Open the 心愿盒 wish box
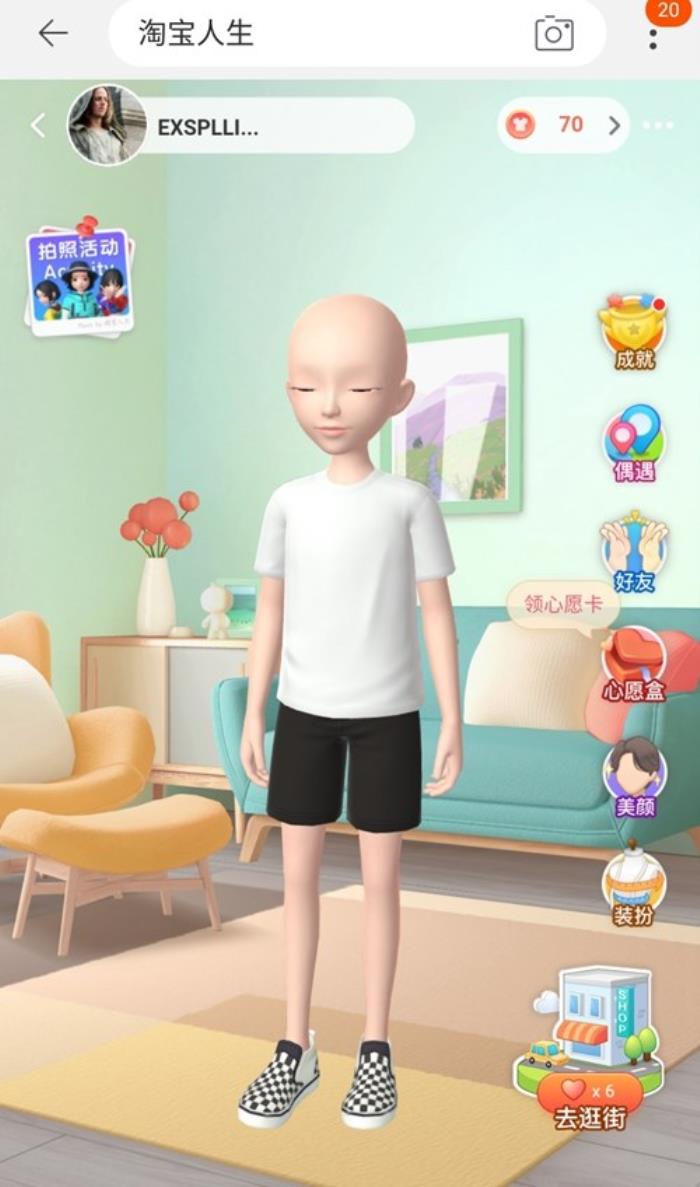The image size is (700, 1187). (634, 662)
